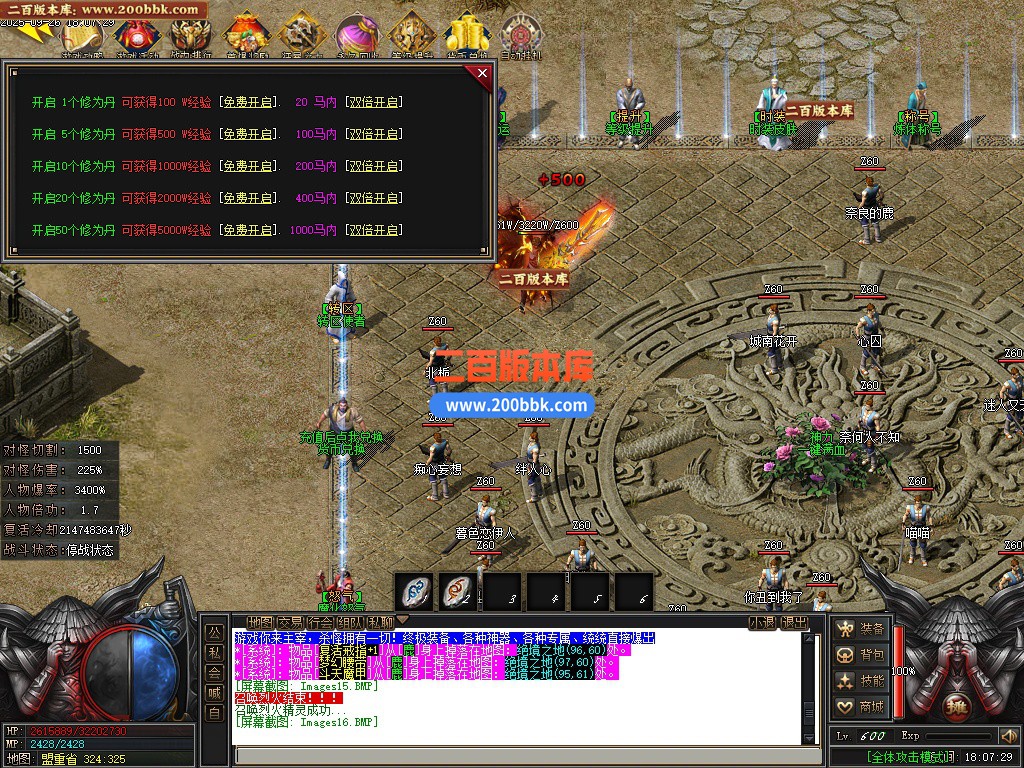This screenshot has width=1024, height=768.
Task: Open the 商城 shop
Action: (x=862, y=707)
